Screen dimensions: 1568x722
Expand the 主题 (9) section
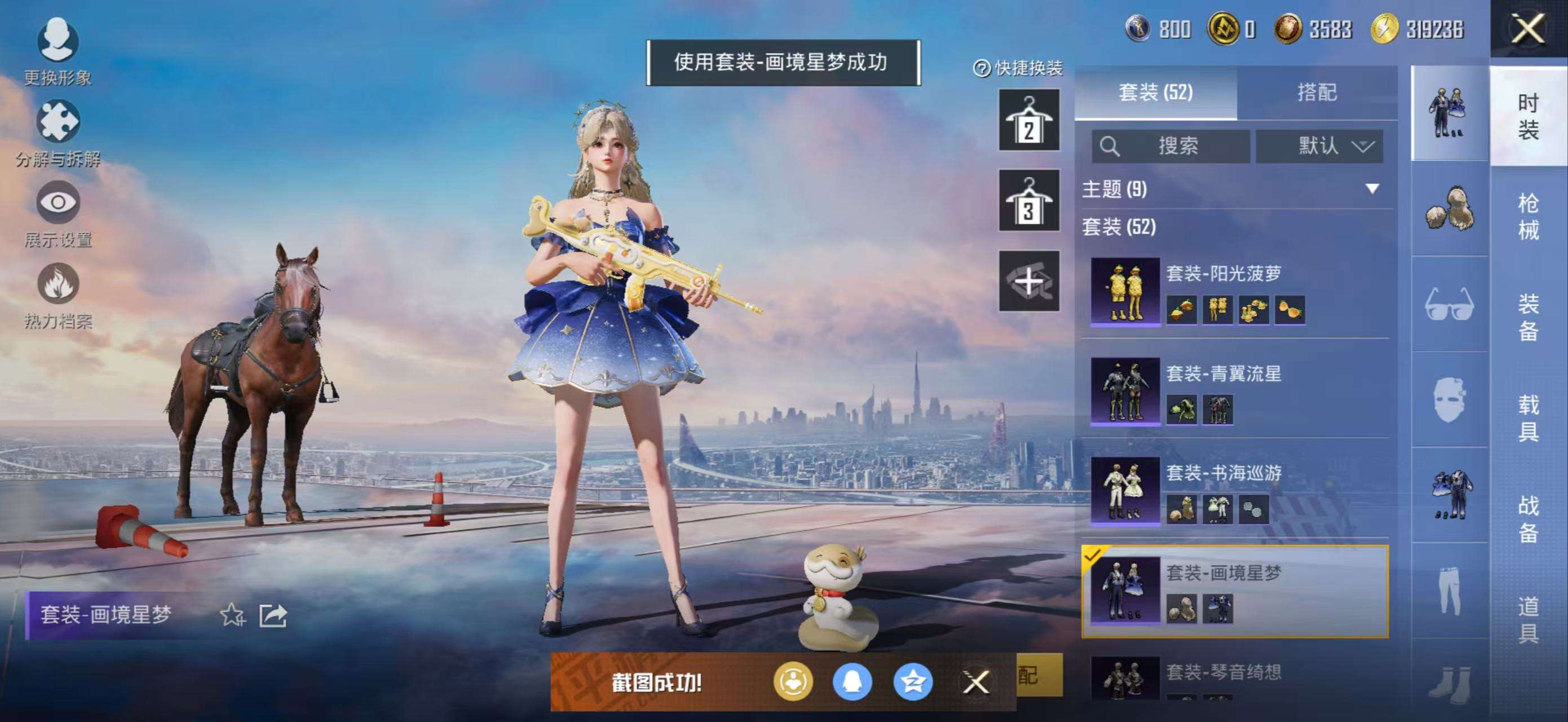[x=1372, y=189]
